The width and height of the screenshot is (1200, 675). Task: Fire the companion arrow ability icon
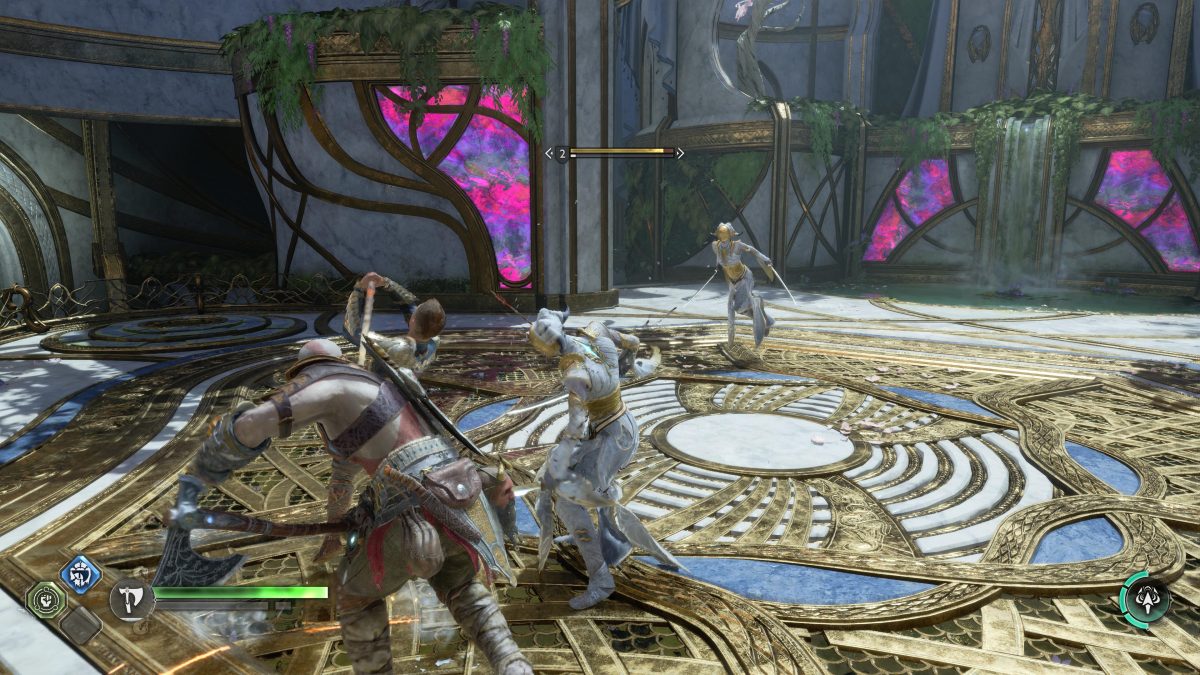click(1145, 598)
